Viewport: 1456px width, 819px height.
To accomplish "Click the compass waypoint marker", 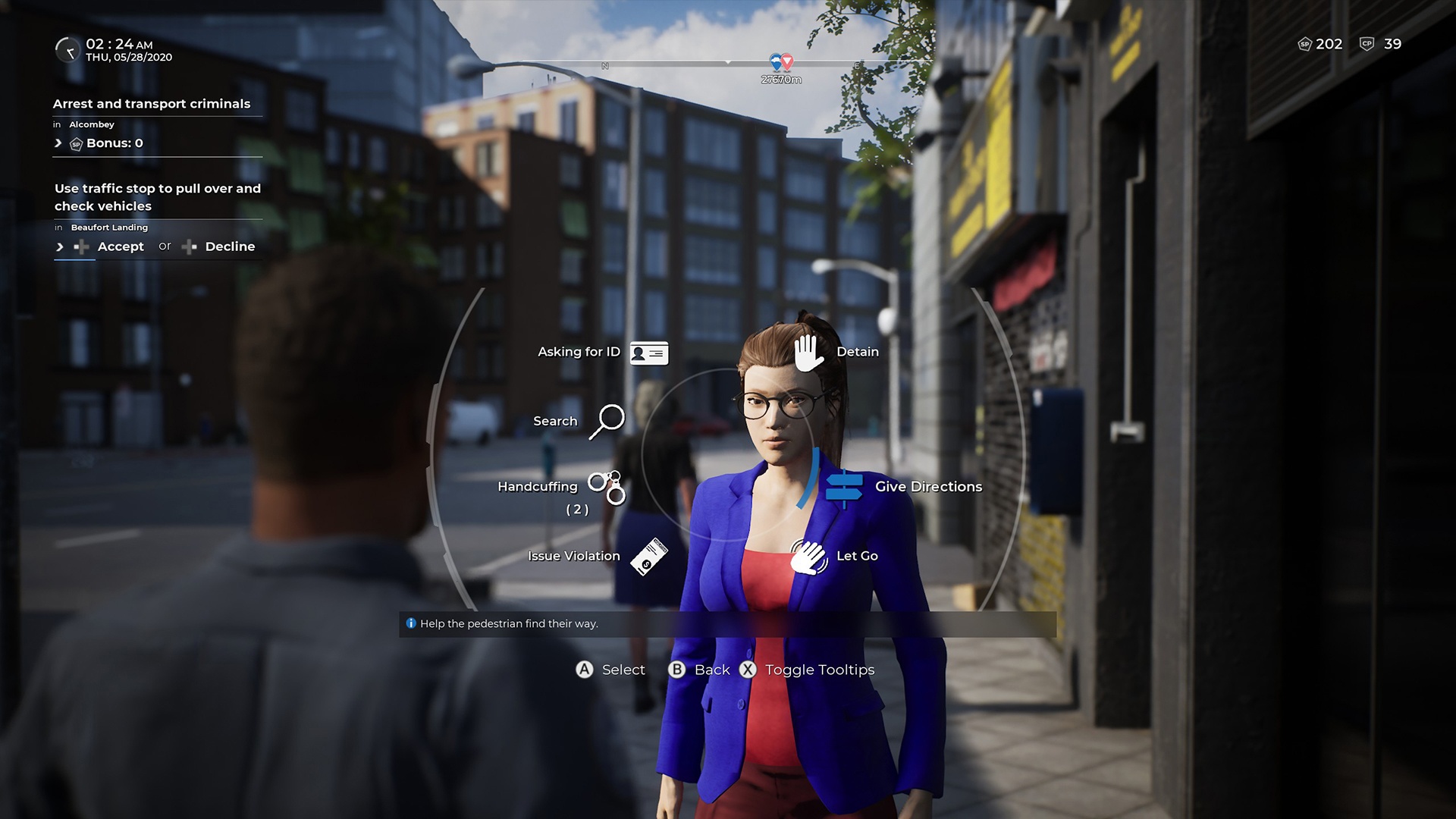I will (781, 62).
